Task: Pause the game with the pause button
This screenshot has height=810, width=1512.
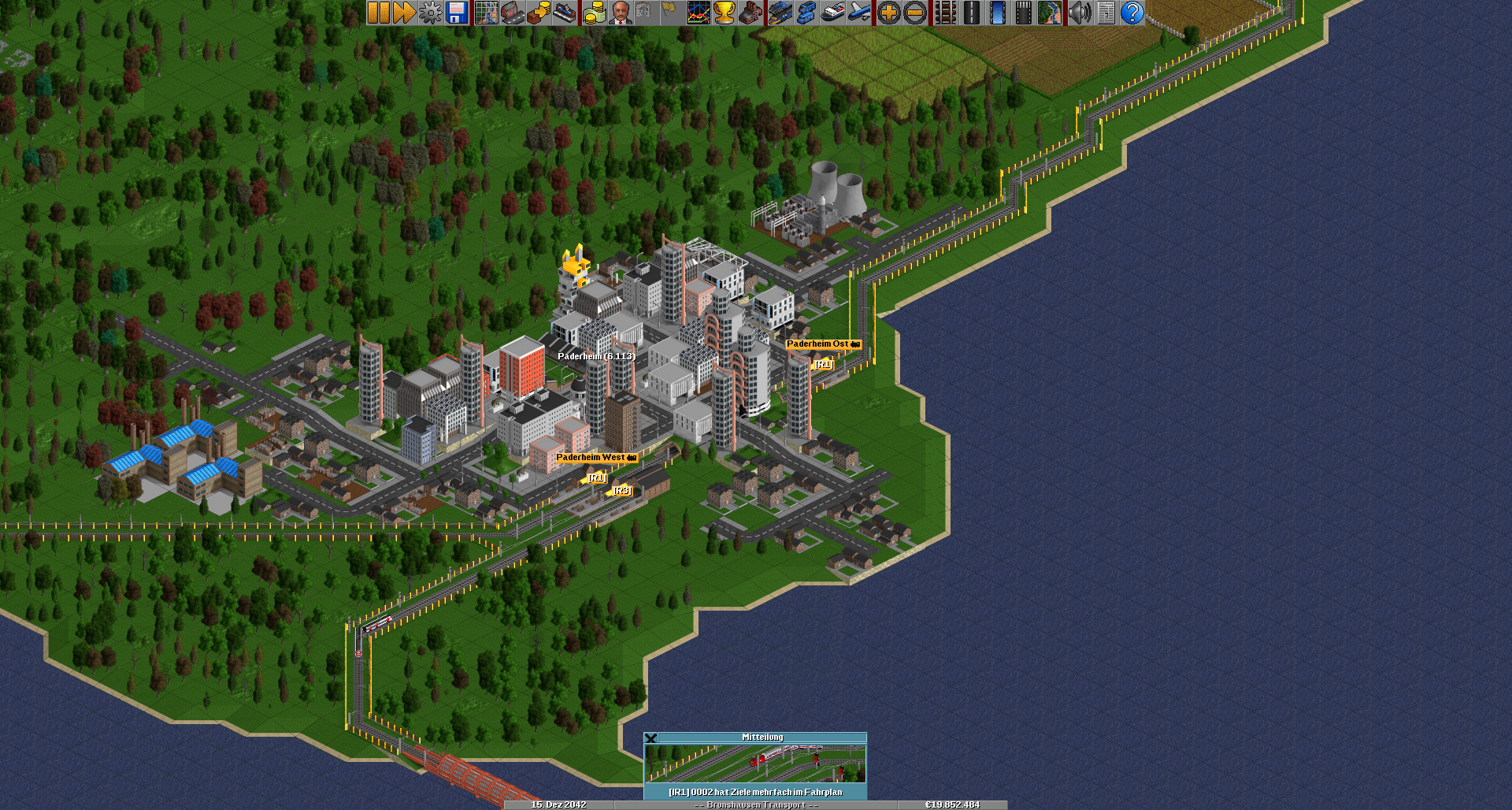Action: [379, 13]
